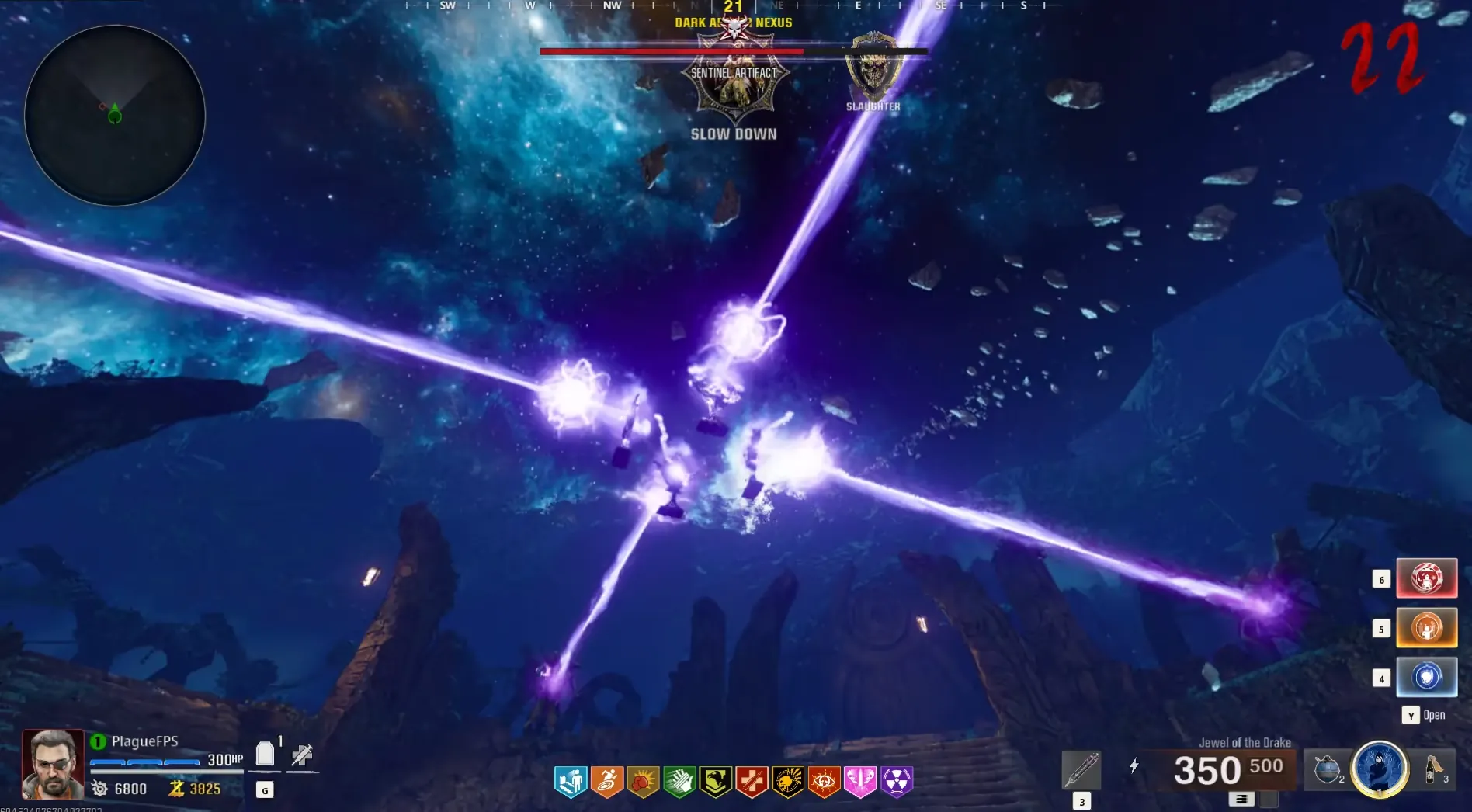1472x812 pixels.
Task: Select the purple radiation symbol perk
Action: [897, 782]
